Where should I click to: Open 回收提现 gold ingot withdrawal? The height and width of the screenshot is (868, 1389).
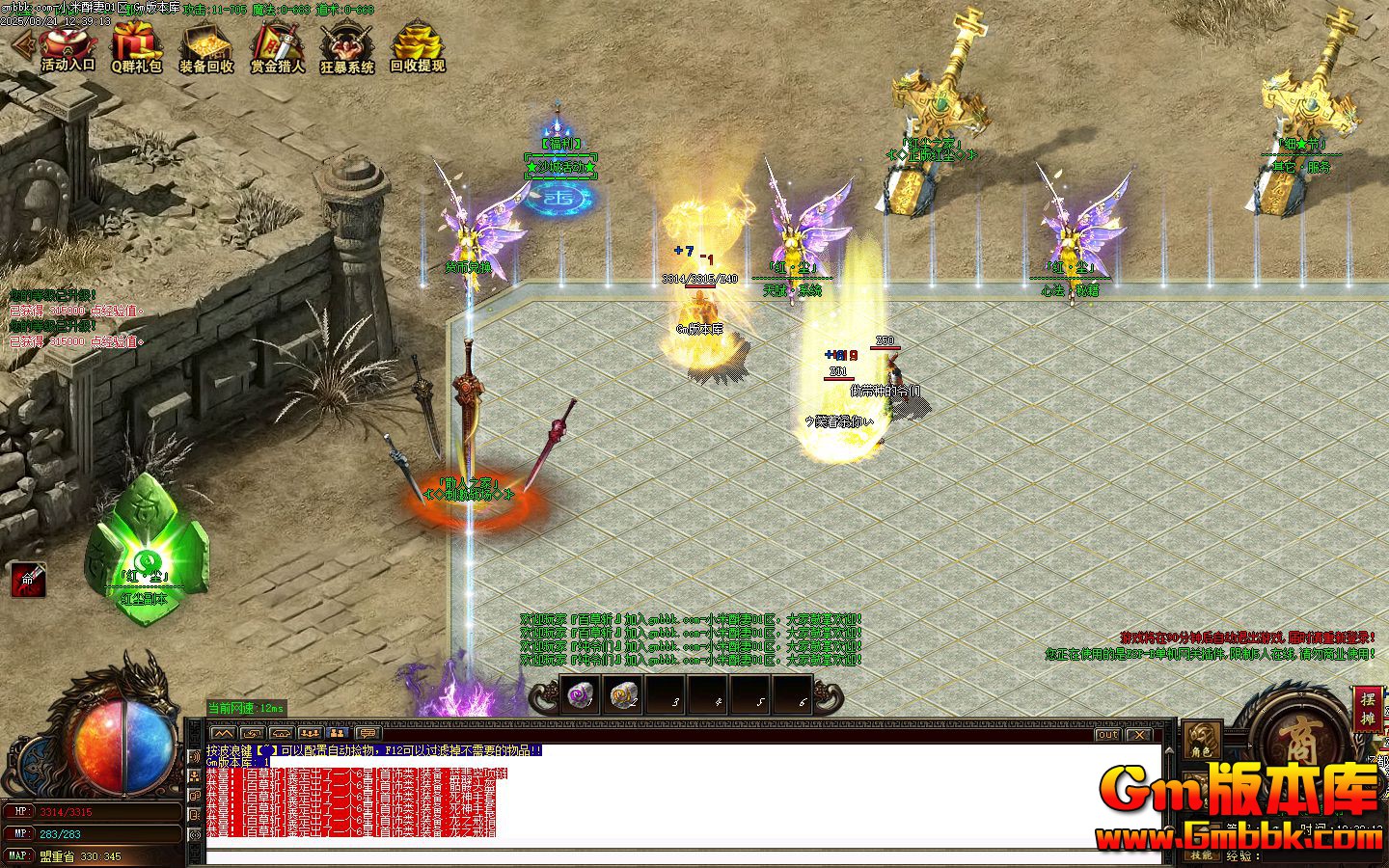tap(417, 48)
